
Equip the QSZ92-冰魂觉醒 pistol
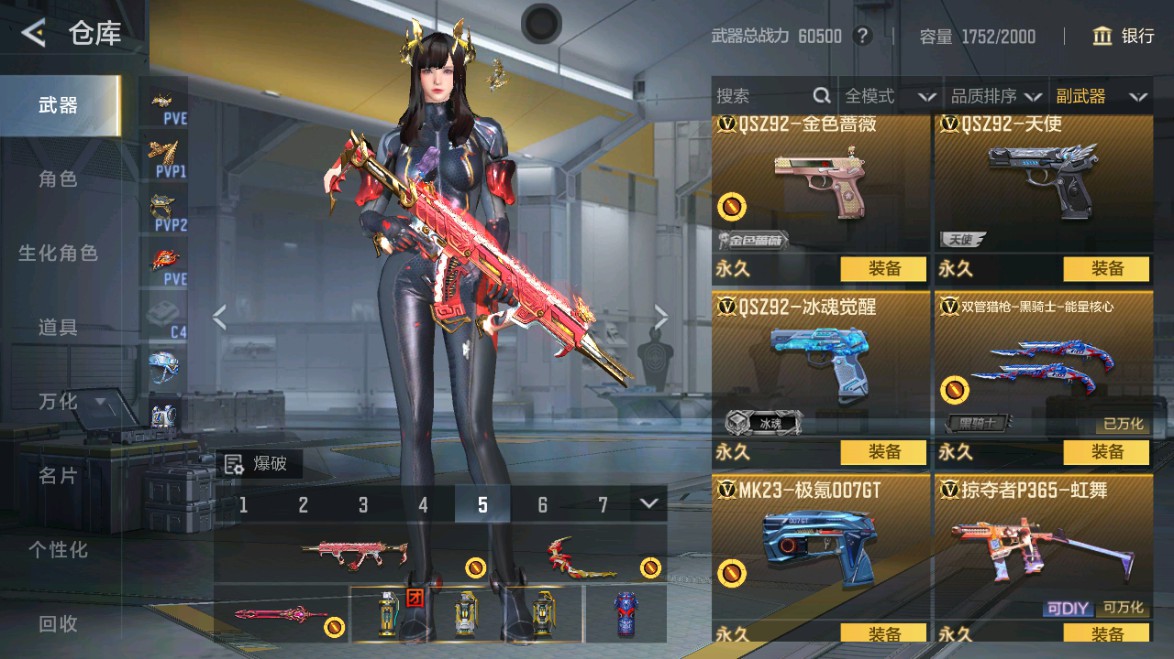click(x=884, y=452)
